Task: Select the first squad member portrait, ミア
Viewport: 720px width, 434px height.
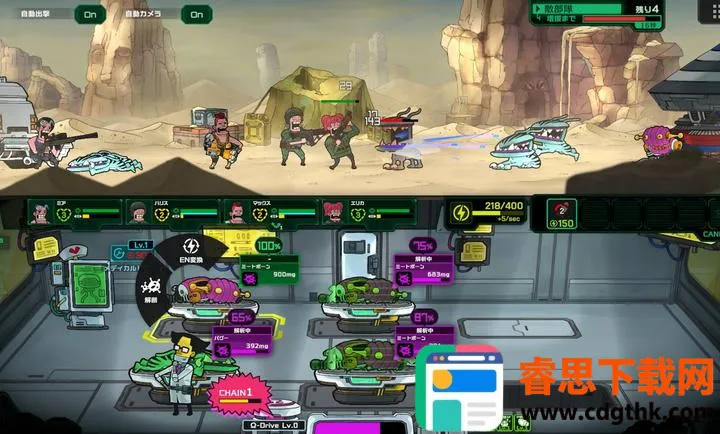Action: tap(41, 211)
